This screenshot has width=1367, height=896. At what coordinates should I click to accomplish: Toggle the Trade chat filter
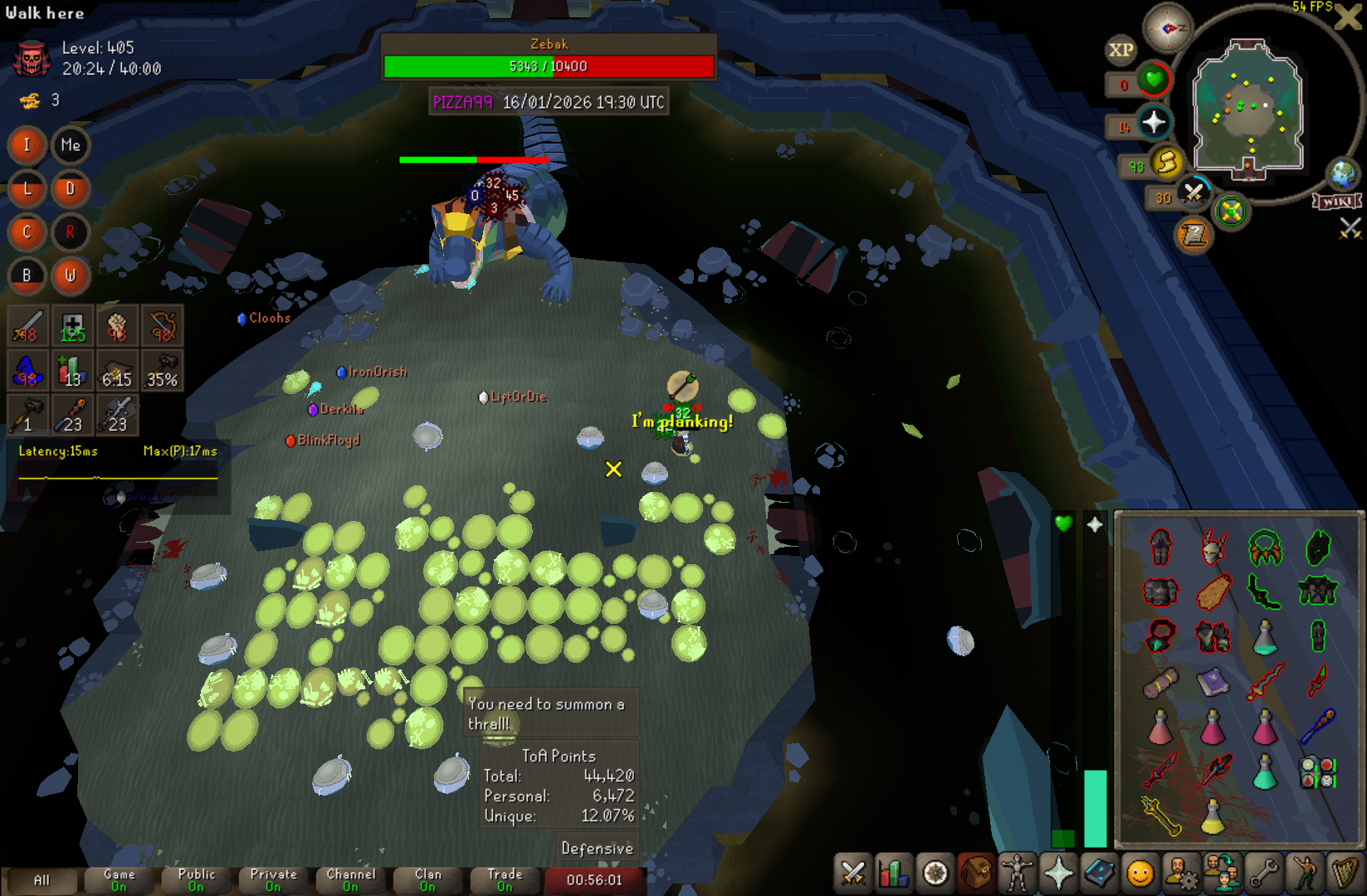click(505, 880)
